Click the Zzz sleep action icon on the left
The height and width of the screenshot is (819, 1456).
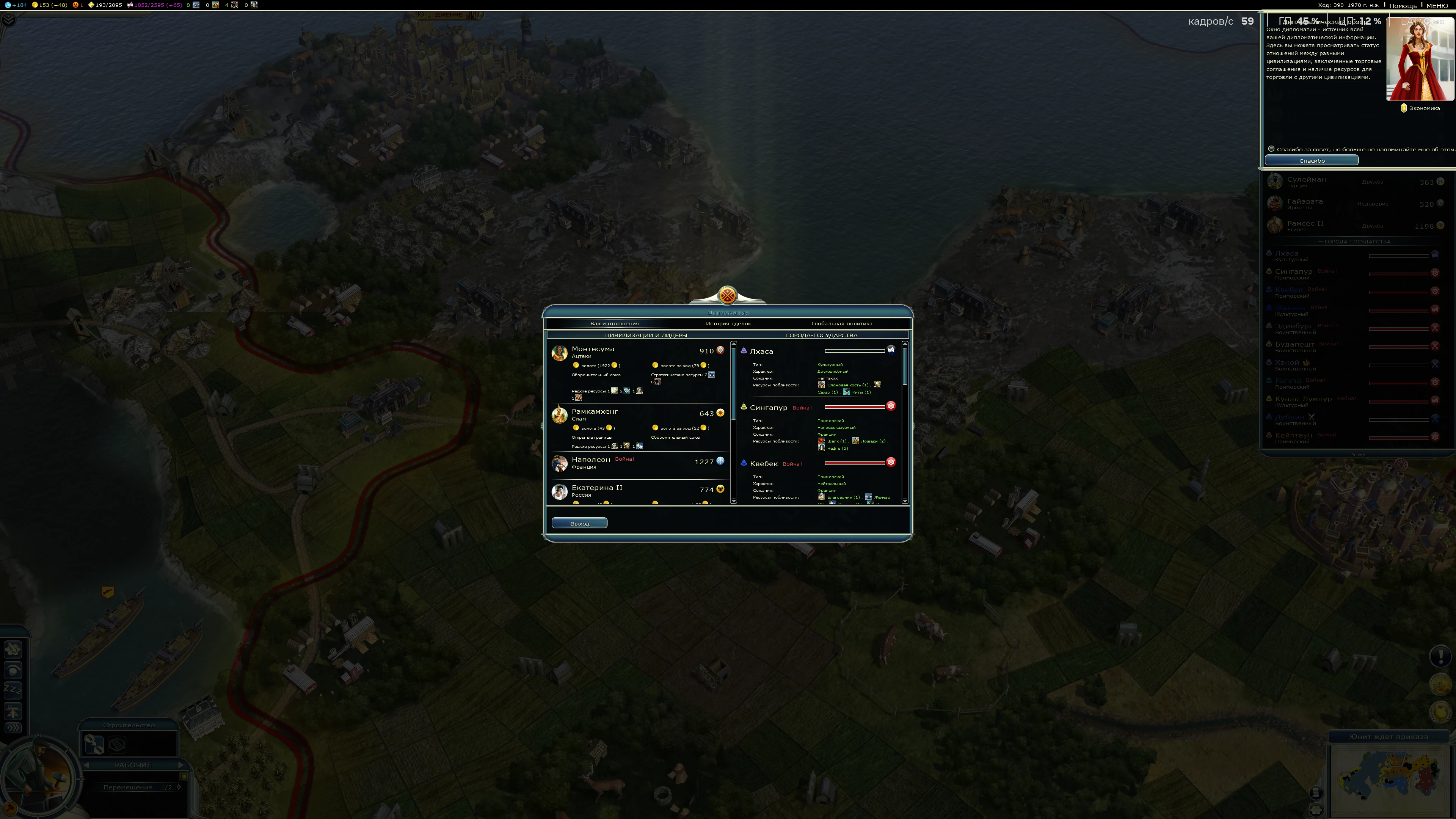point(14,691)
